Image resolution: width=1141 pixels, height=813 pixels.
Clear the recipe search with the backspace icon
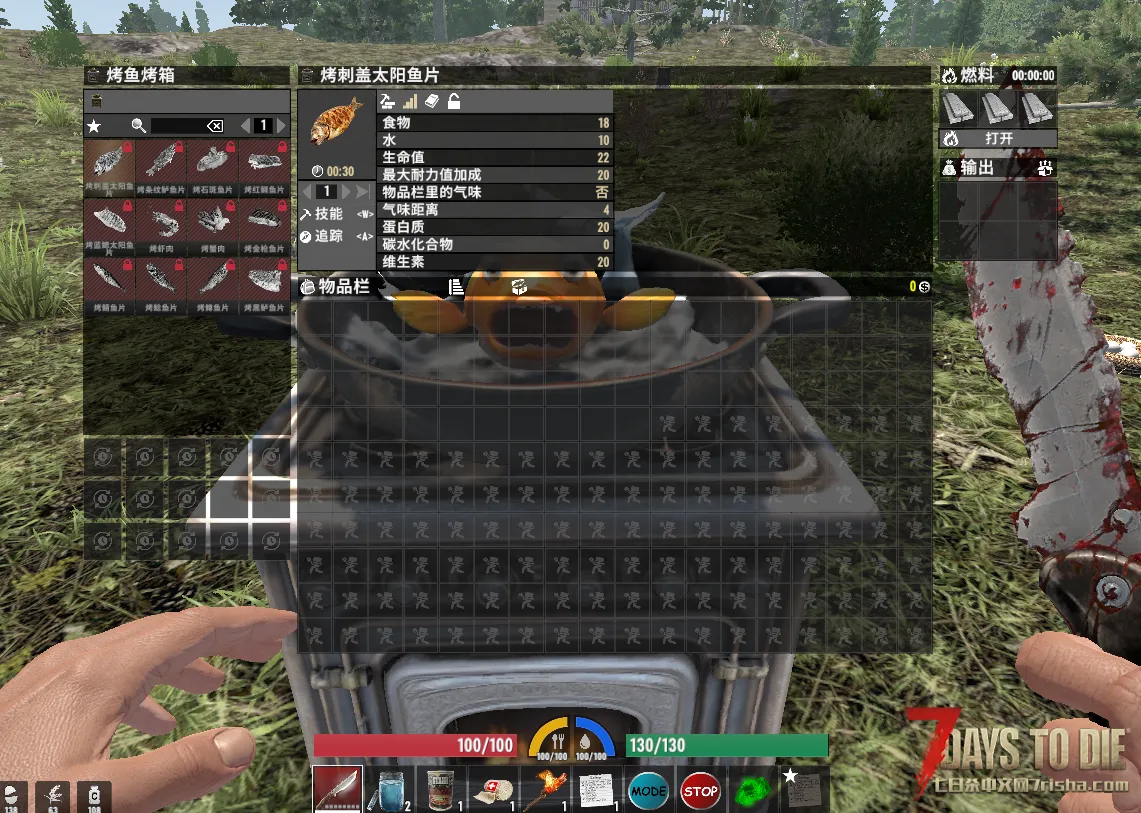click(x=214, y=126)
